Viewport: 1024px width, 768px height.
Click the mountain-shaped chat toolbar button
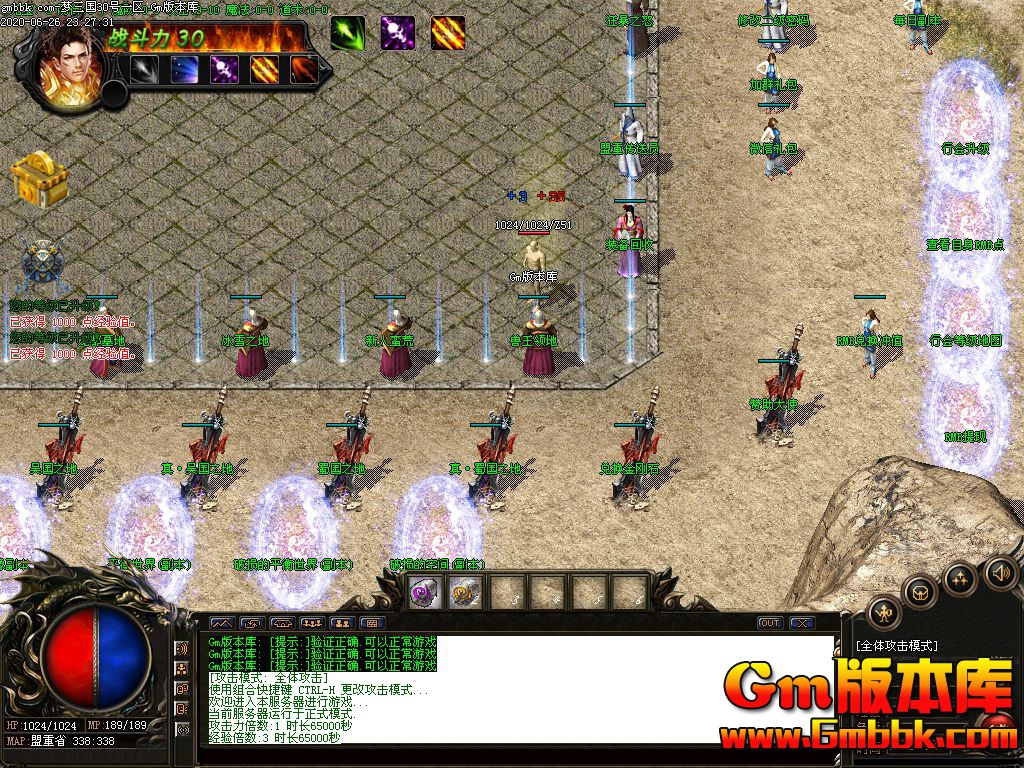click(x=221, y=623)
